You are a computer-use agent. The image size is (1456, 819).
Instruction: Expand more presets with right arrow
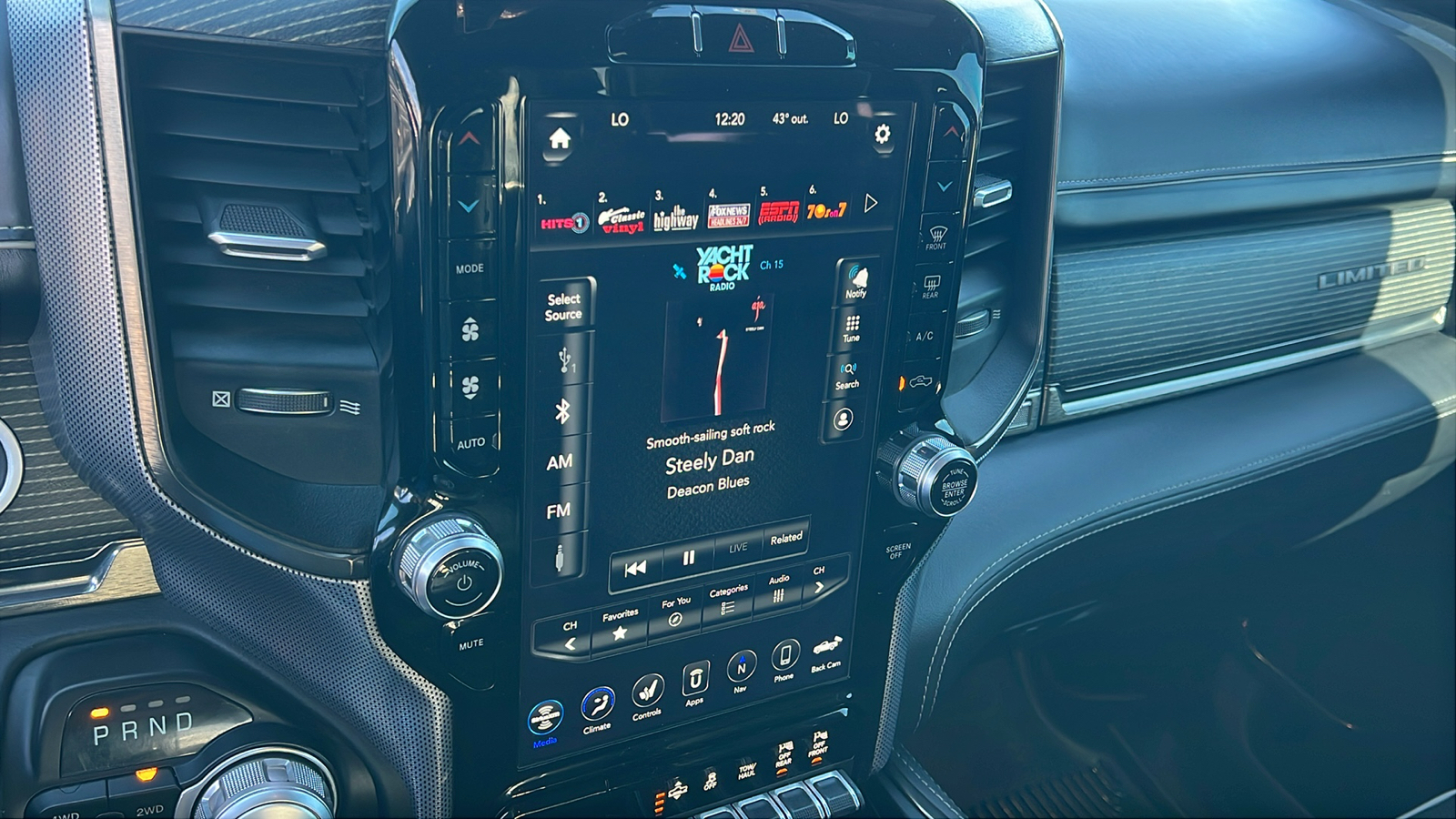point(872,202)
